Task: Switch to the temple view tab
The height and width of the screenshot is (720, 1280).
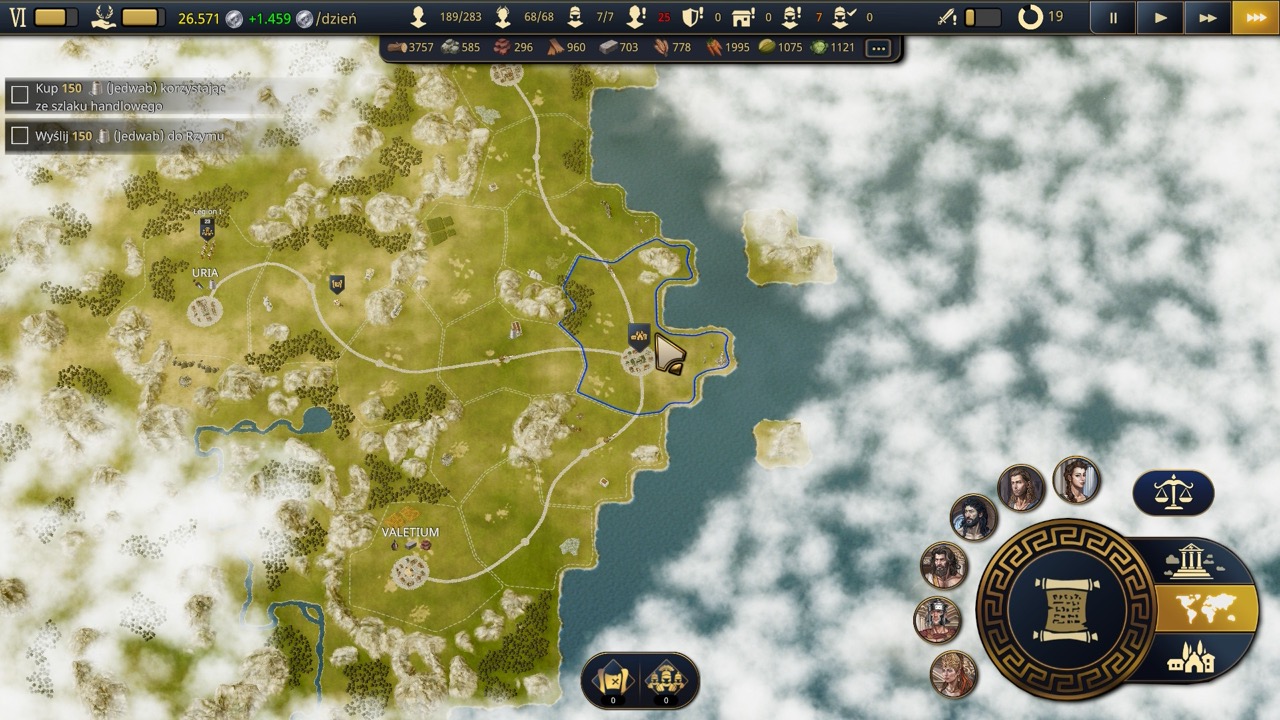Action: coord(1190,562)
